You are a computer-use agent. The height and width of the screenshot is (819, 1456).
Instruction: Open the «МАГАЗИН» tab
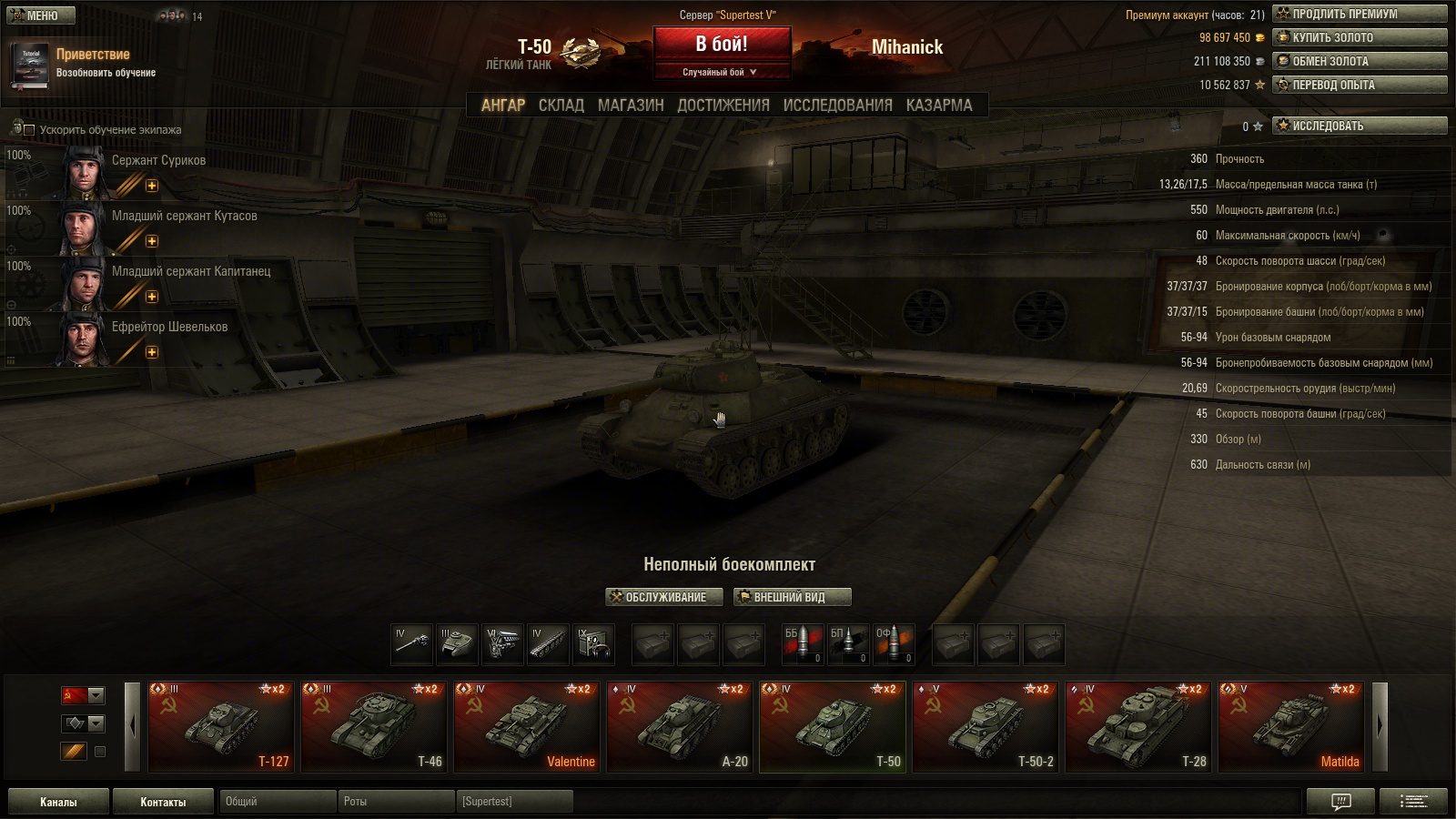pos(630,106)
